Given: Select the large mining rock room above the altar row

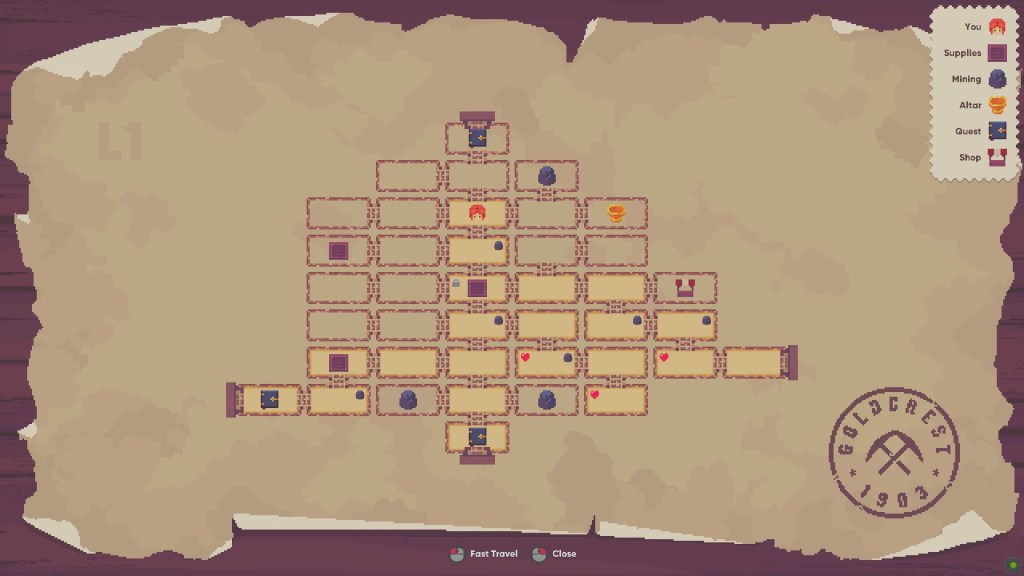Looking at the screenshot, I should (x=547, y=176).
